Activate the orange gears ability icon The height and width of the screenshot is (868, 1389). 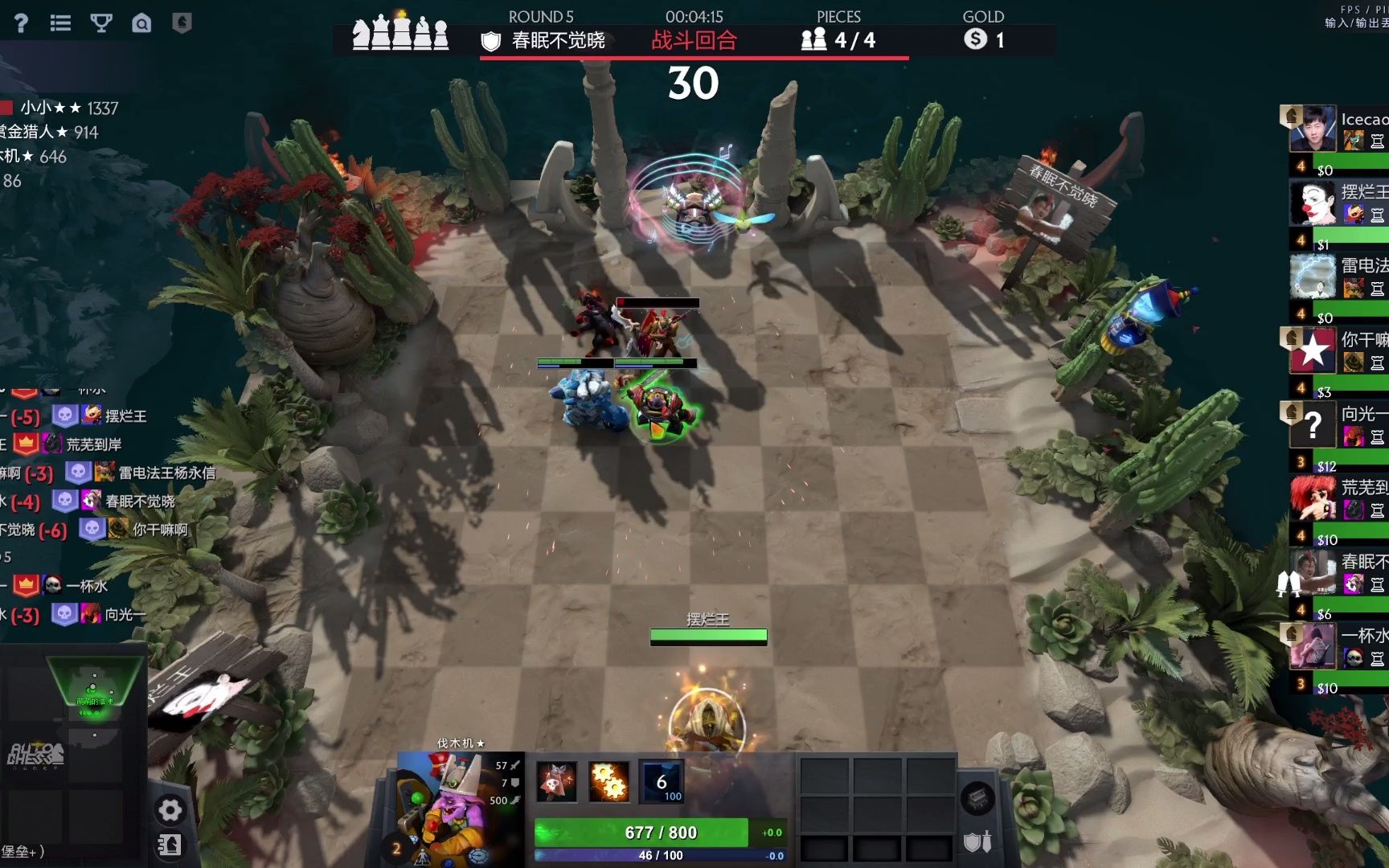pos(608,781)
